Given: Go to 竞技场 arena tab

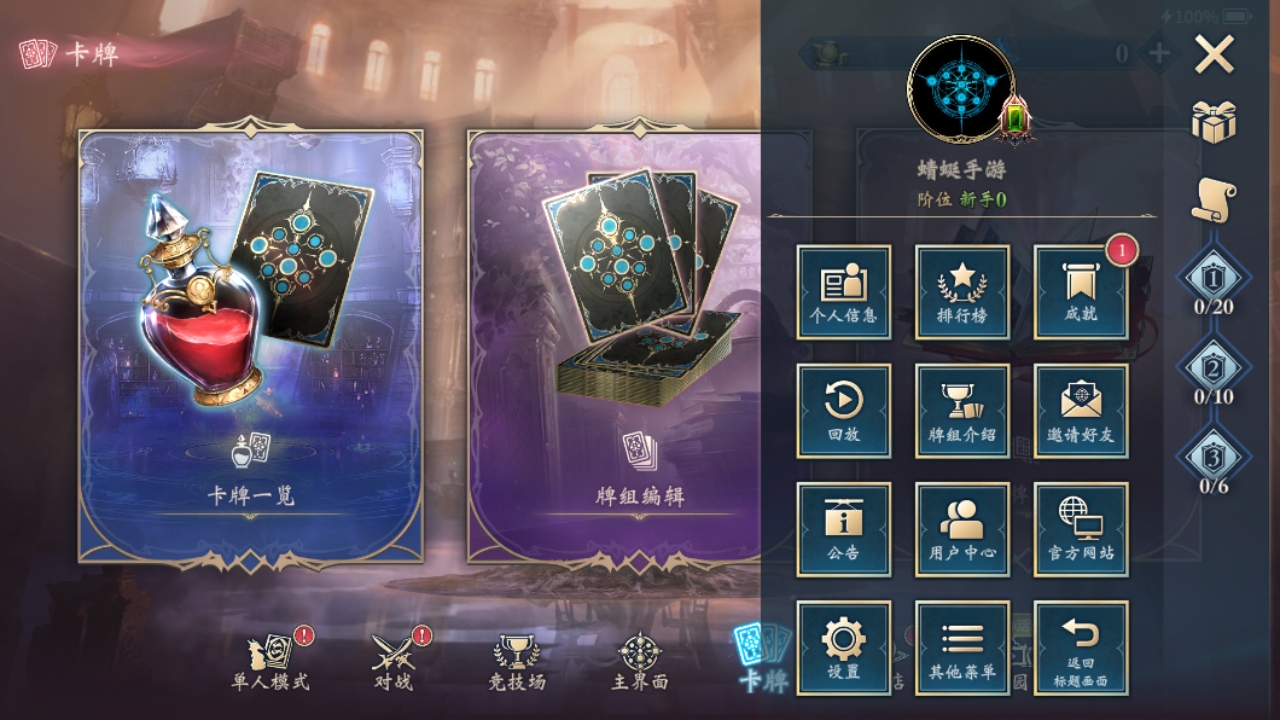Looking at the screenshot, I should (x=517, y=662).
